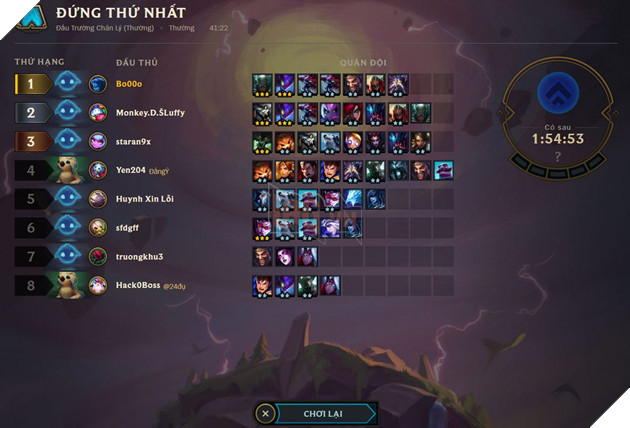Choose player Yen204 in the standings

click(x=131, y=171)
